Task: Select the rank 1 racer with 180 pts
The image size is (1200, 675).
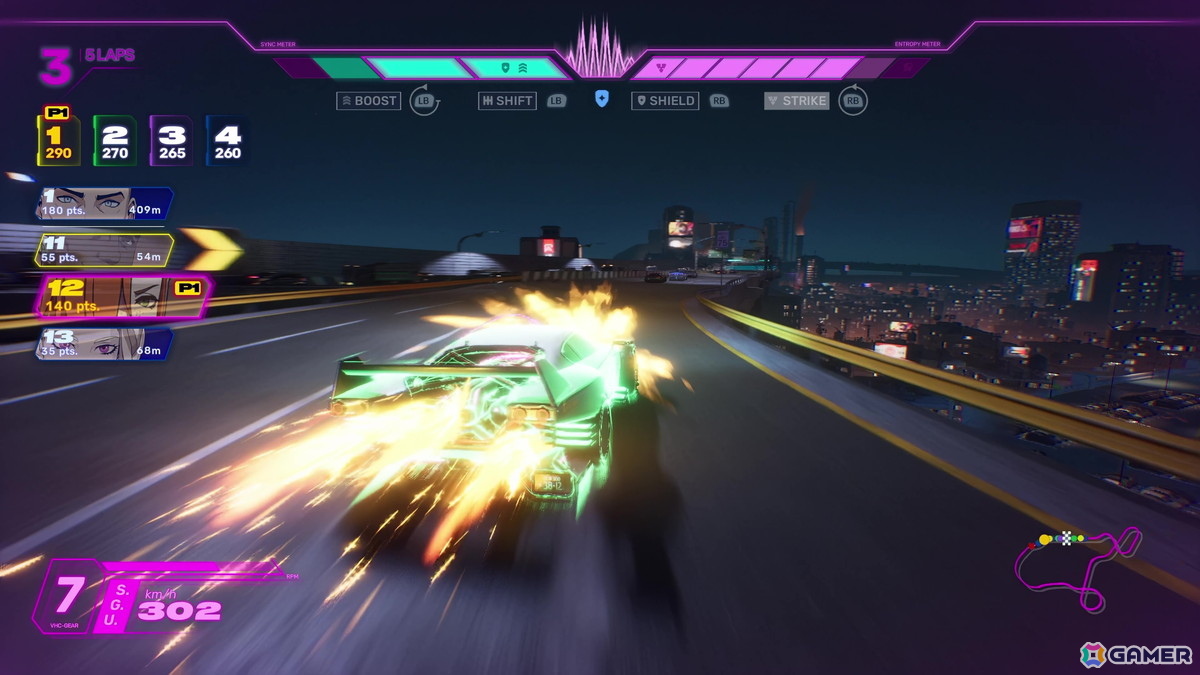Action: point(103,203)
